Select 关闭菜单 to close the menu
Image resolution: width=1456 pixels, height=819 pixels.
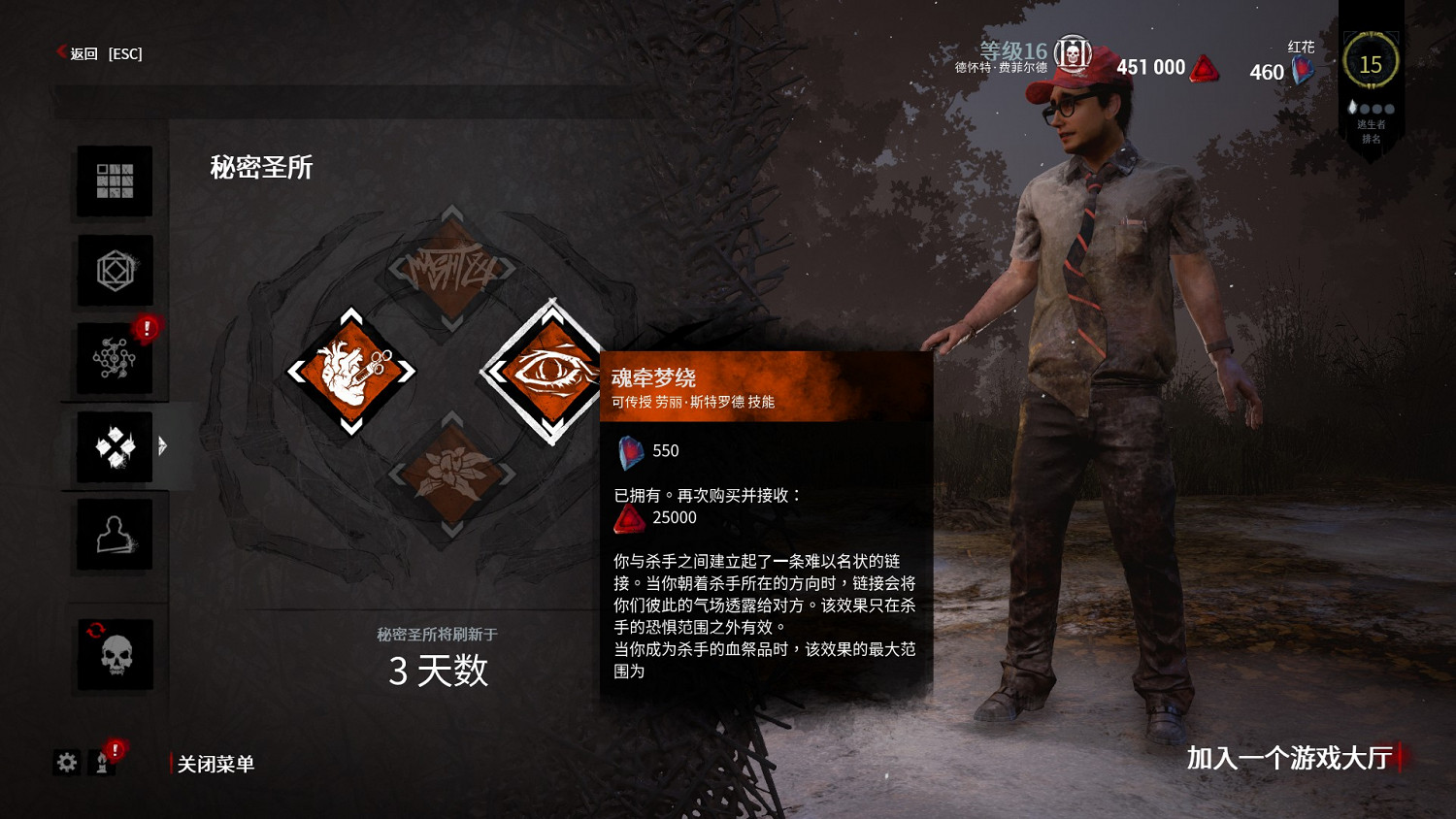point(216,764)
